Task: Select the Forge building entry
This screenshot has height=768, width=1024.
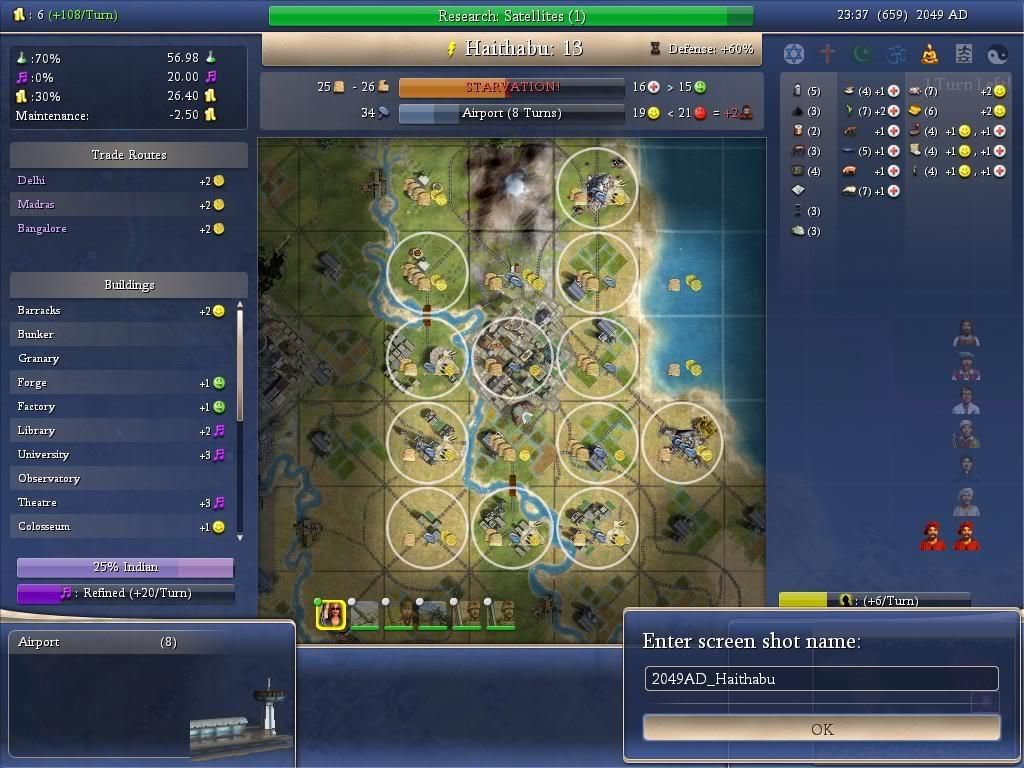Action: pos(120,382)
